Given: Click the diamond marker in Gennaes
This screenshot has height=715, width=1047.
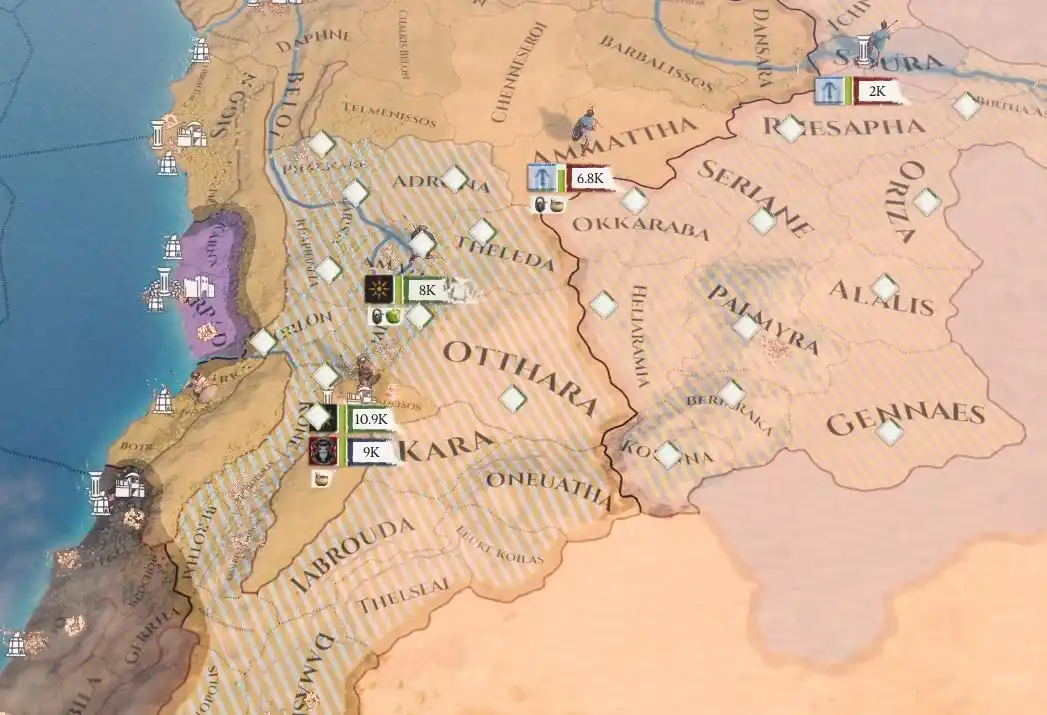Looking at the screenshot, I should pyautogui.click(x=888, y=433).
